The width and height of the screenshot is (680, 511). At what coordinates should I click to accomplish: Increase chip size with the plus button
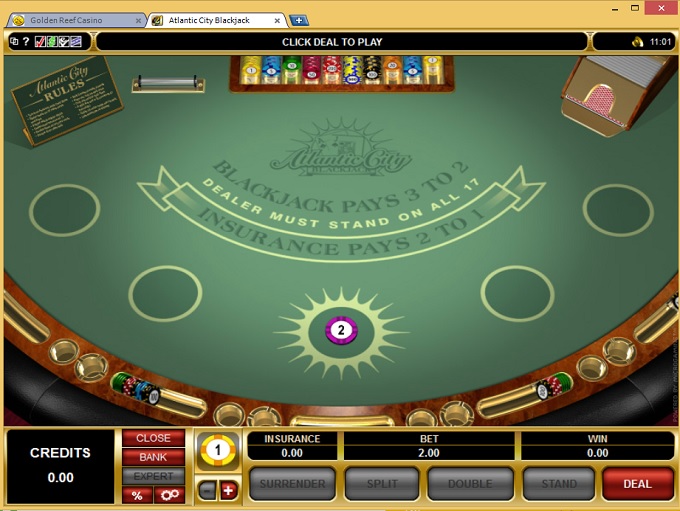click(x=227, y=490)
